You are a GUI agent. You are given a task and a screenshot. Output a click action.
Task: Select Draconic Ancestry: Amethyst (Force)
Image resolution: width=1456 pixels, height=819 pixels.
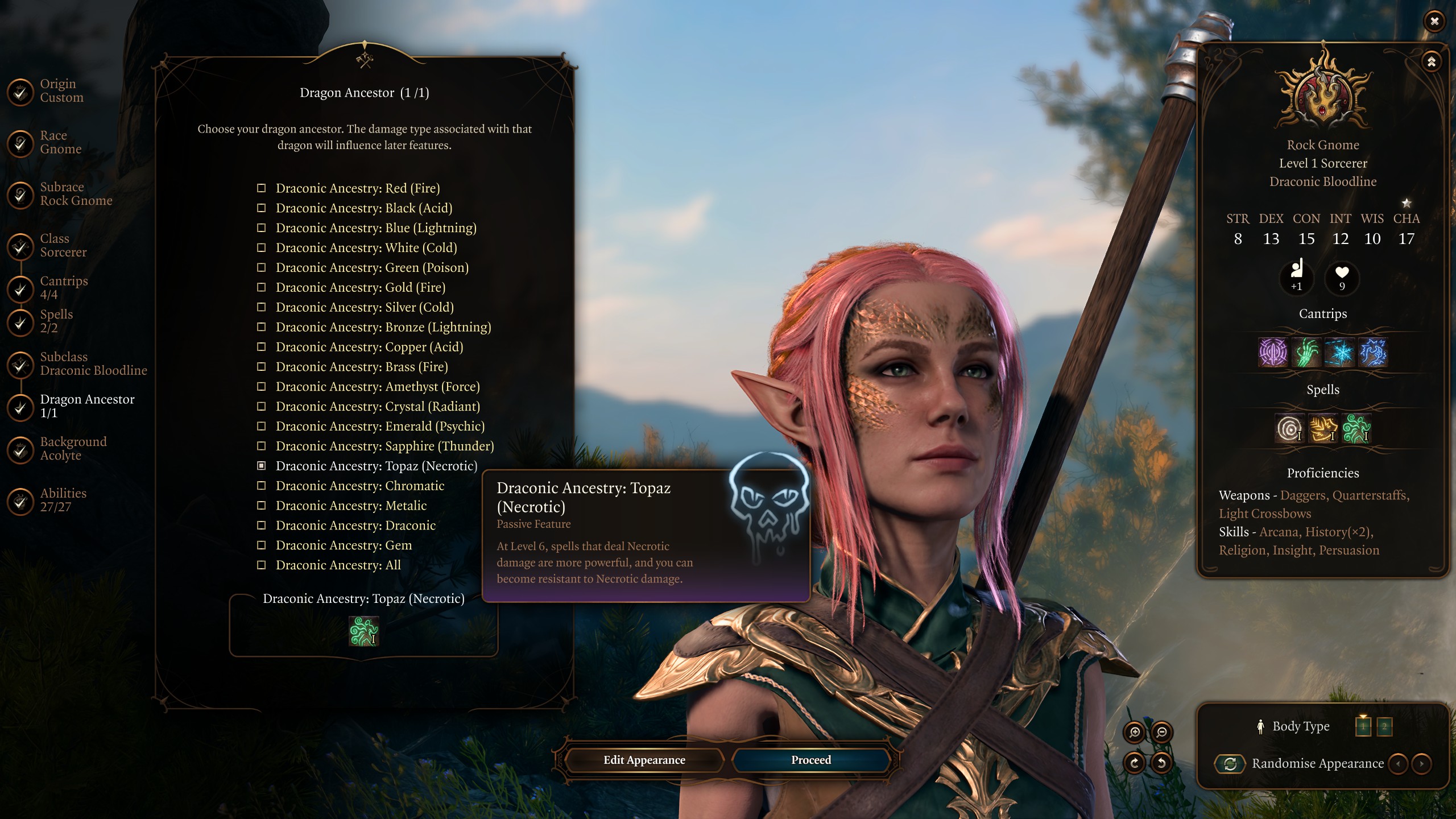[377, 387]
